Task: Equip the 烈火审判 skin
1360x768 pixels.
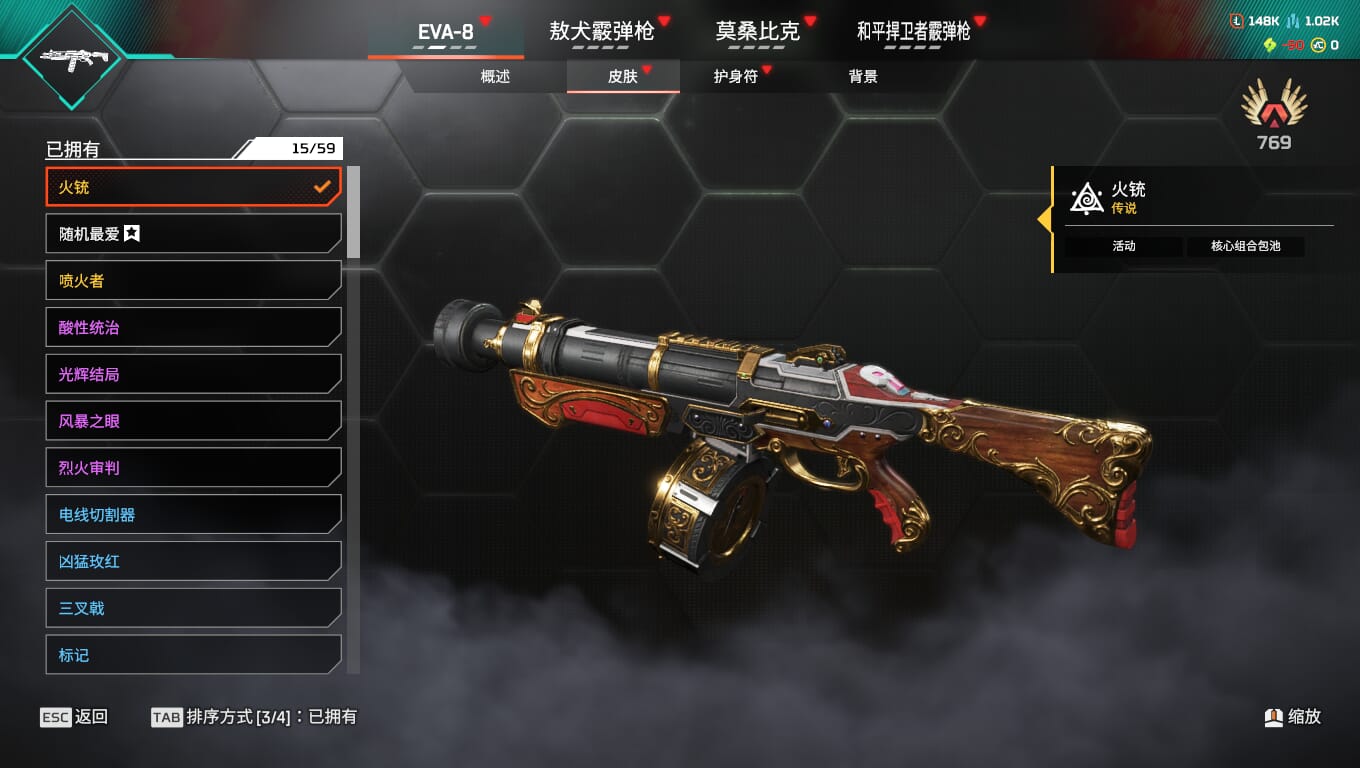Action: 193,468
